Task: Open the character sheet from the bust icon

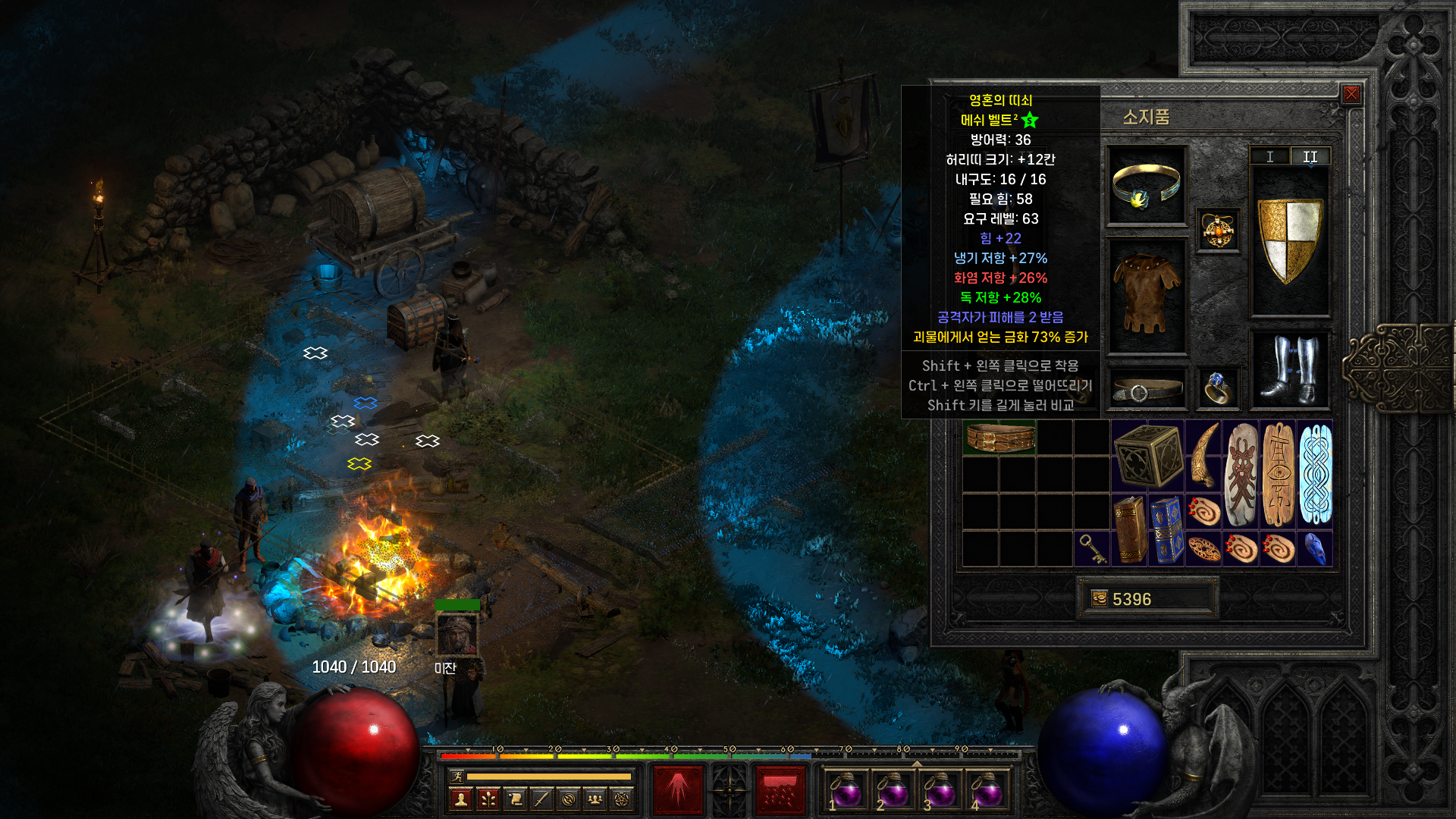Action: point(460,799)
